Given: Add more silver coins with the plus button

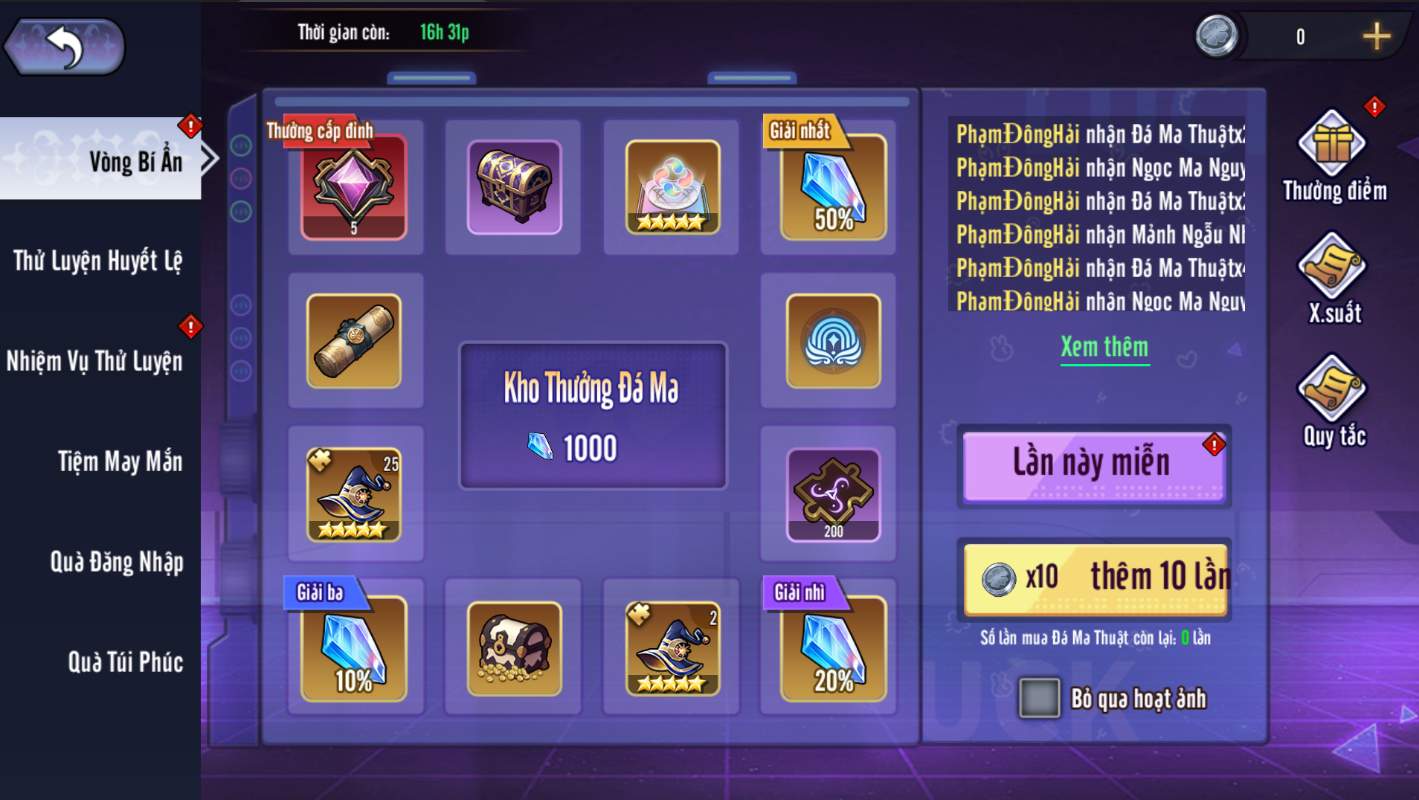Looking at the screenshot, I should [1376, 37].
